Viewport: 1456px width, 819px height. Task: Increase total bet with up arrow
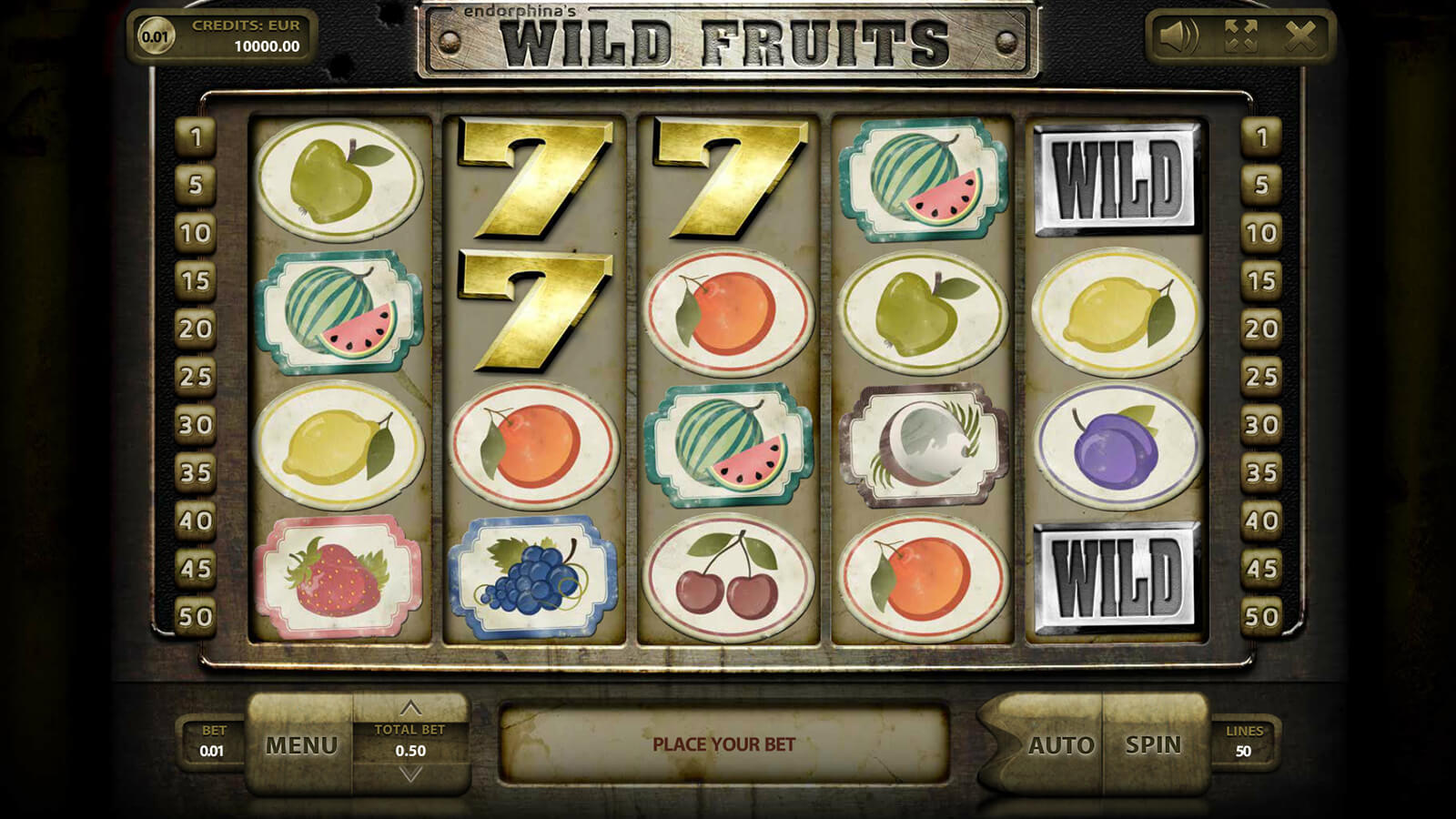click(x=410, y=707)
